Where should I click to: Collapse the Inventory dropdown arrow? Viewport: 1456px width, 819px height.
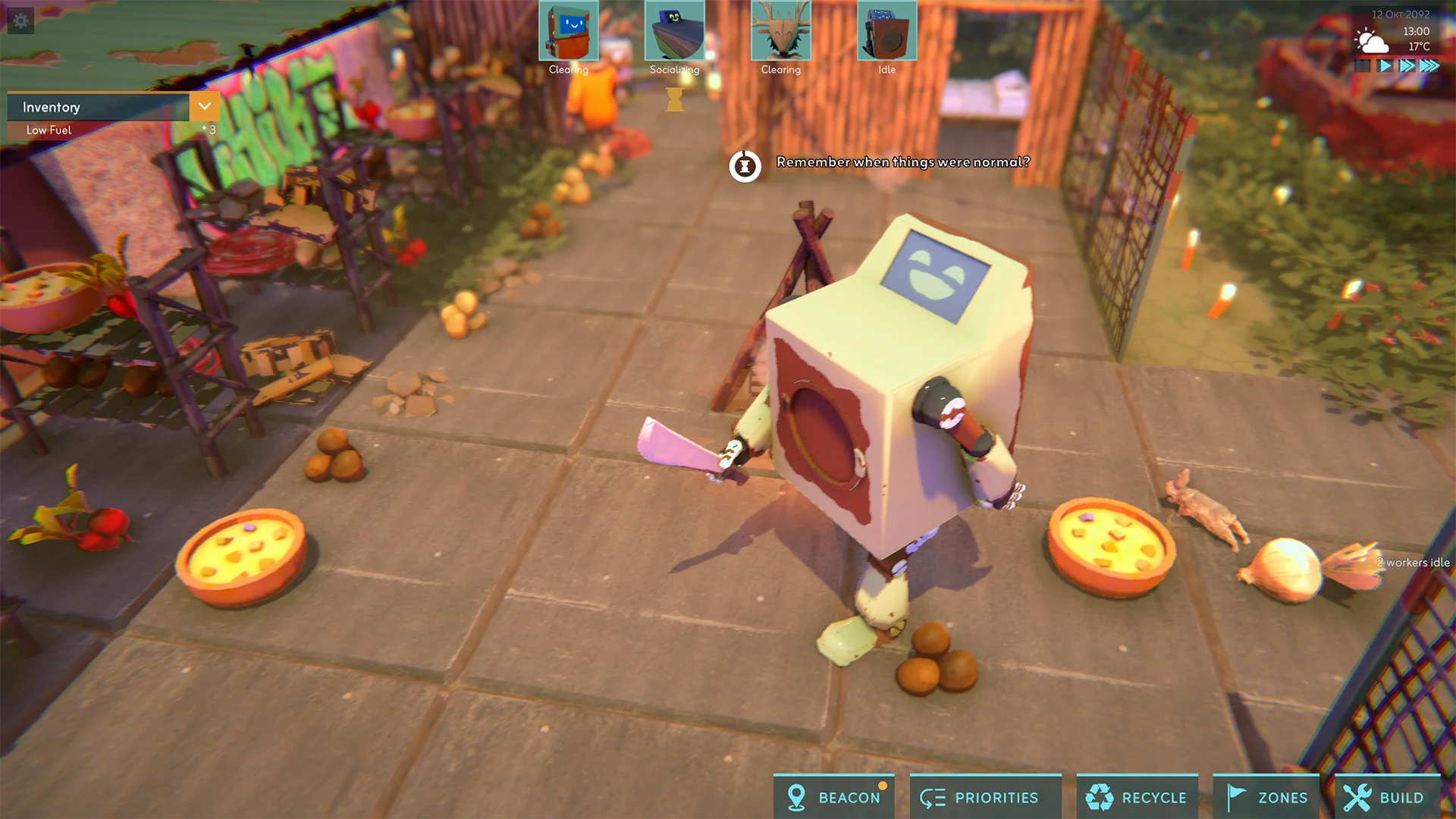point(205,107)
